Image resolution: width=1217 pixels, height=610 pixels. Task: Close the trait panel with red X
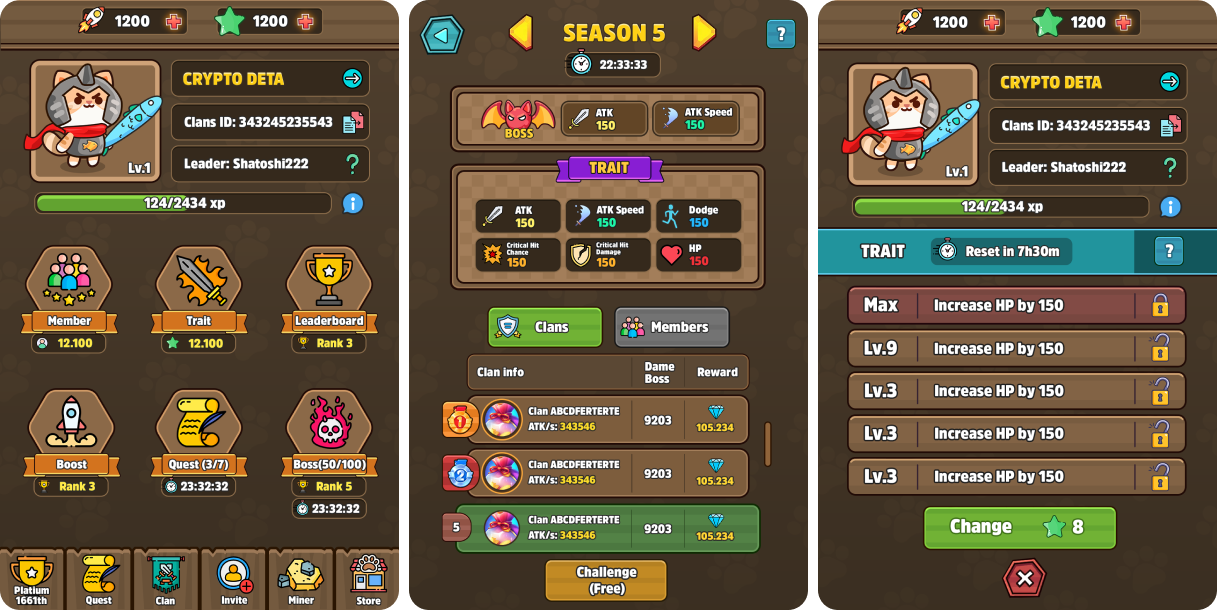(x=1024, y=578)
